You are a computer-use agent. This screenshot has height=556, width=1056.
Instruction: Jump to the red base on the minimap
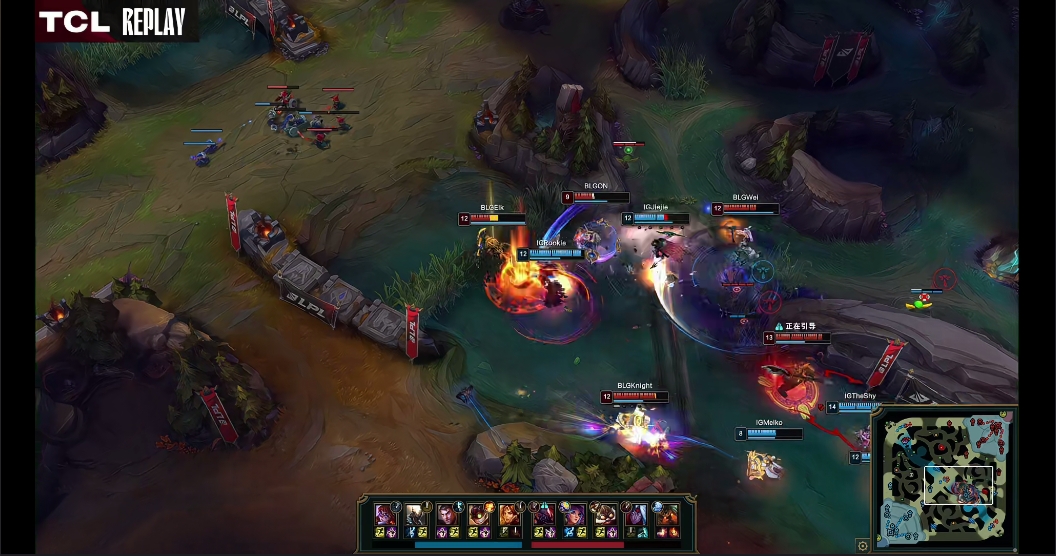pyautogui.click(x=1003, y=419)
